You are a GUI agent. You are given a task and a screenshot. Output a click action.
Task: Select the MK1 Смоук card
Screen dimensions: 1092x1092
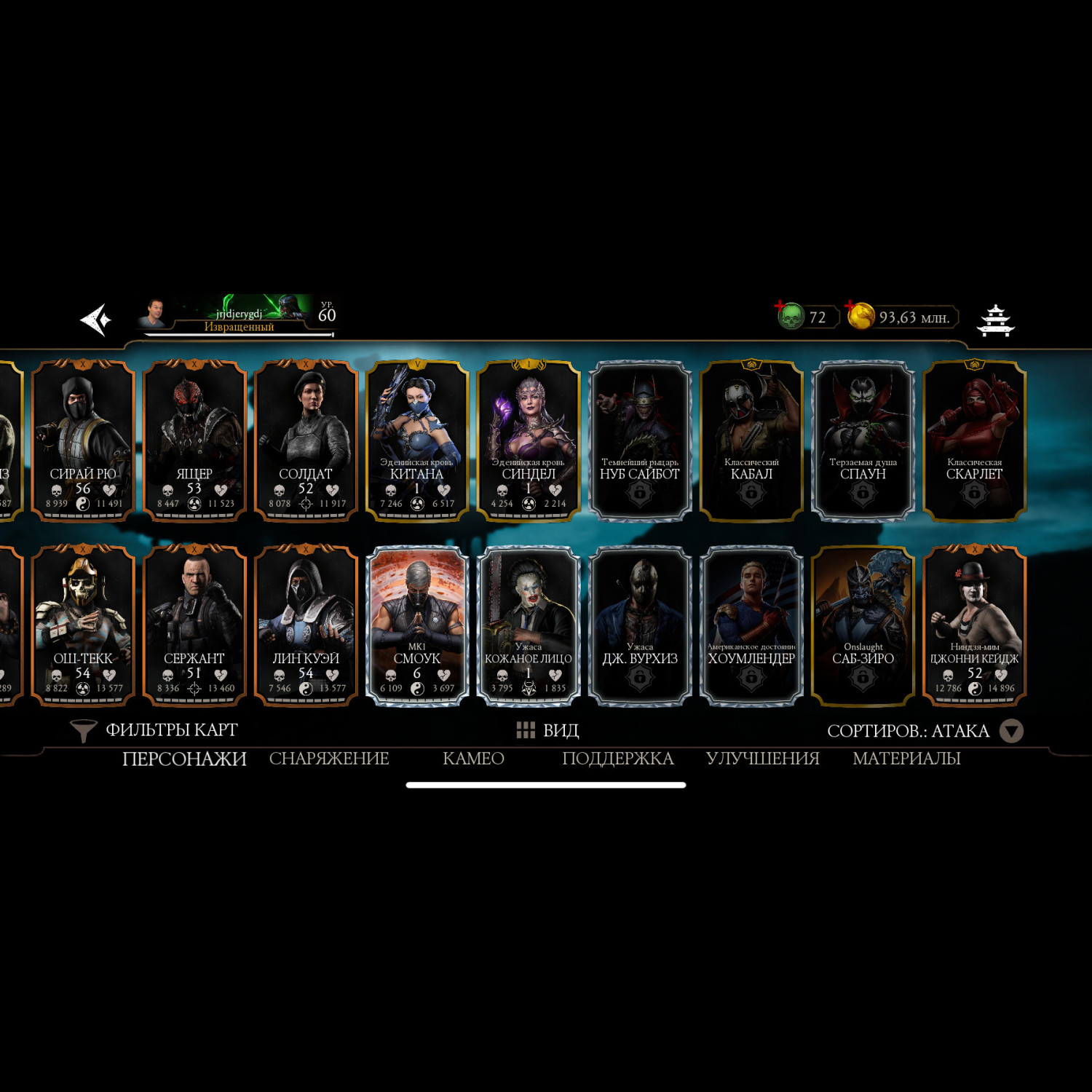(x=417, y=625)
